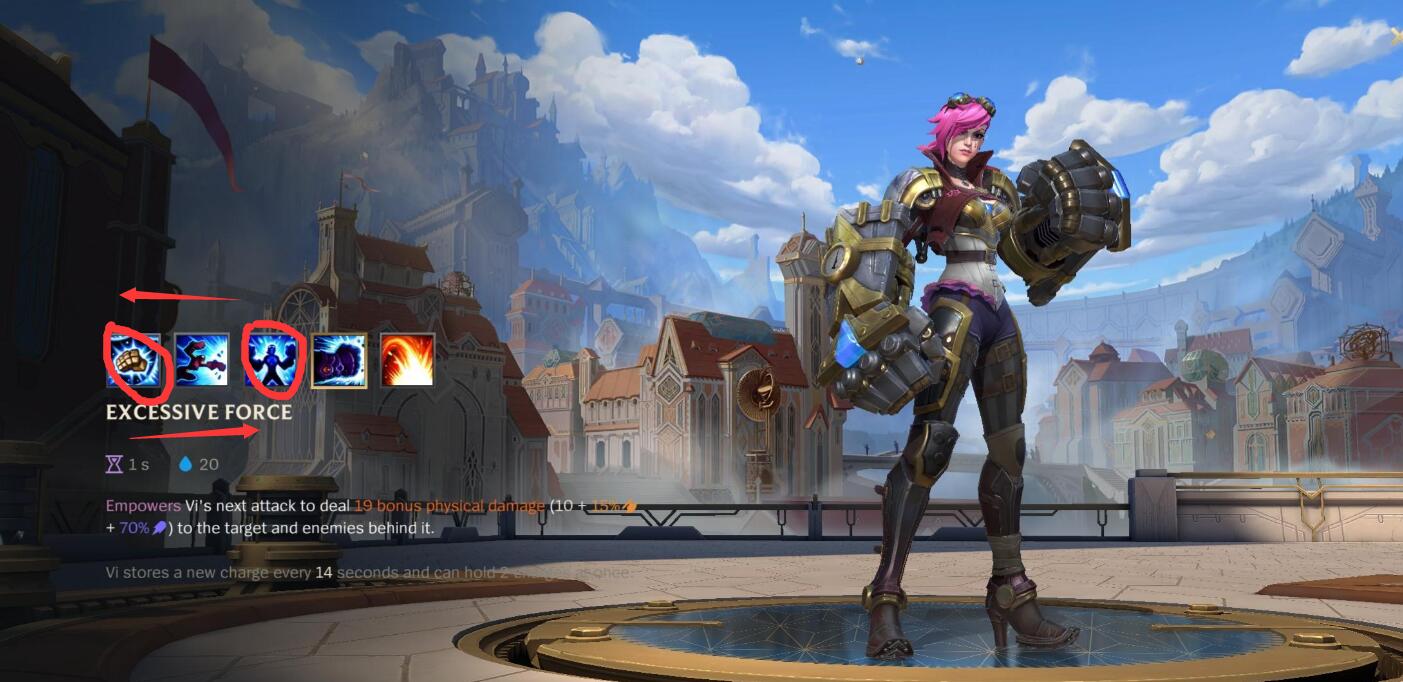Viewport: 1403px width, 682px height.
Task: Select the golden fist ability icon
Action: point(134,360)
